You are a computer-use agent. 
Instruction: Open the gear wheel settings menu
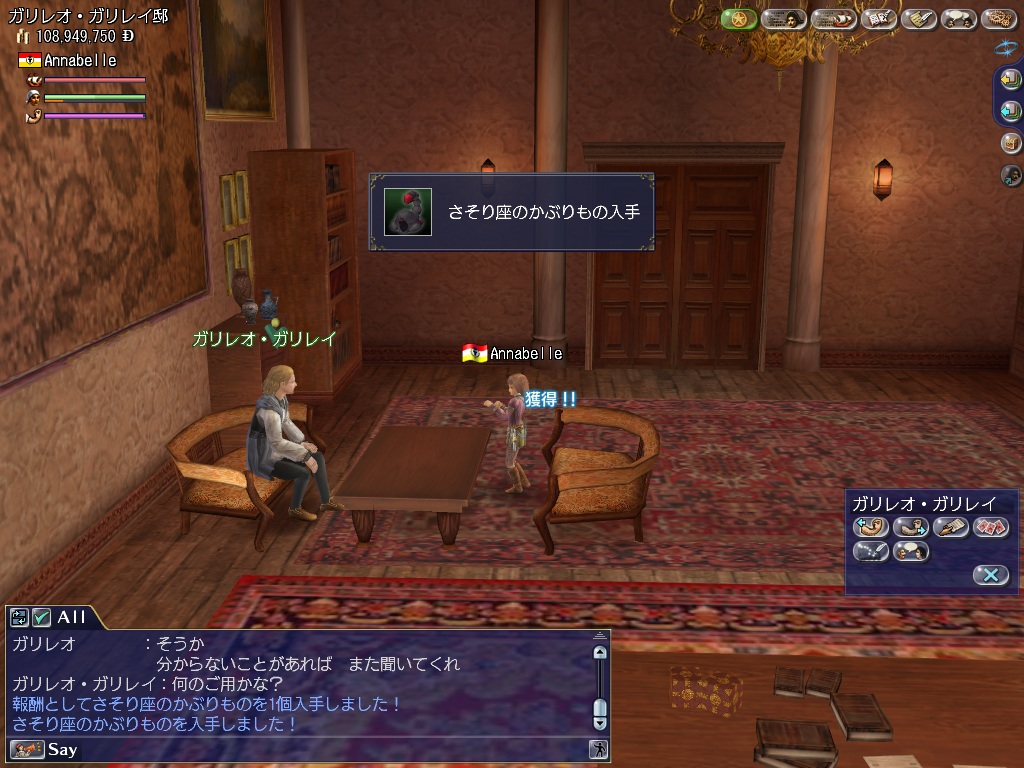(x=998, y=19)
